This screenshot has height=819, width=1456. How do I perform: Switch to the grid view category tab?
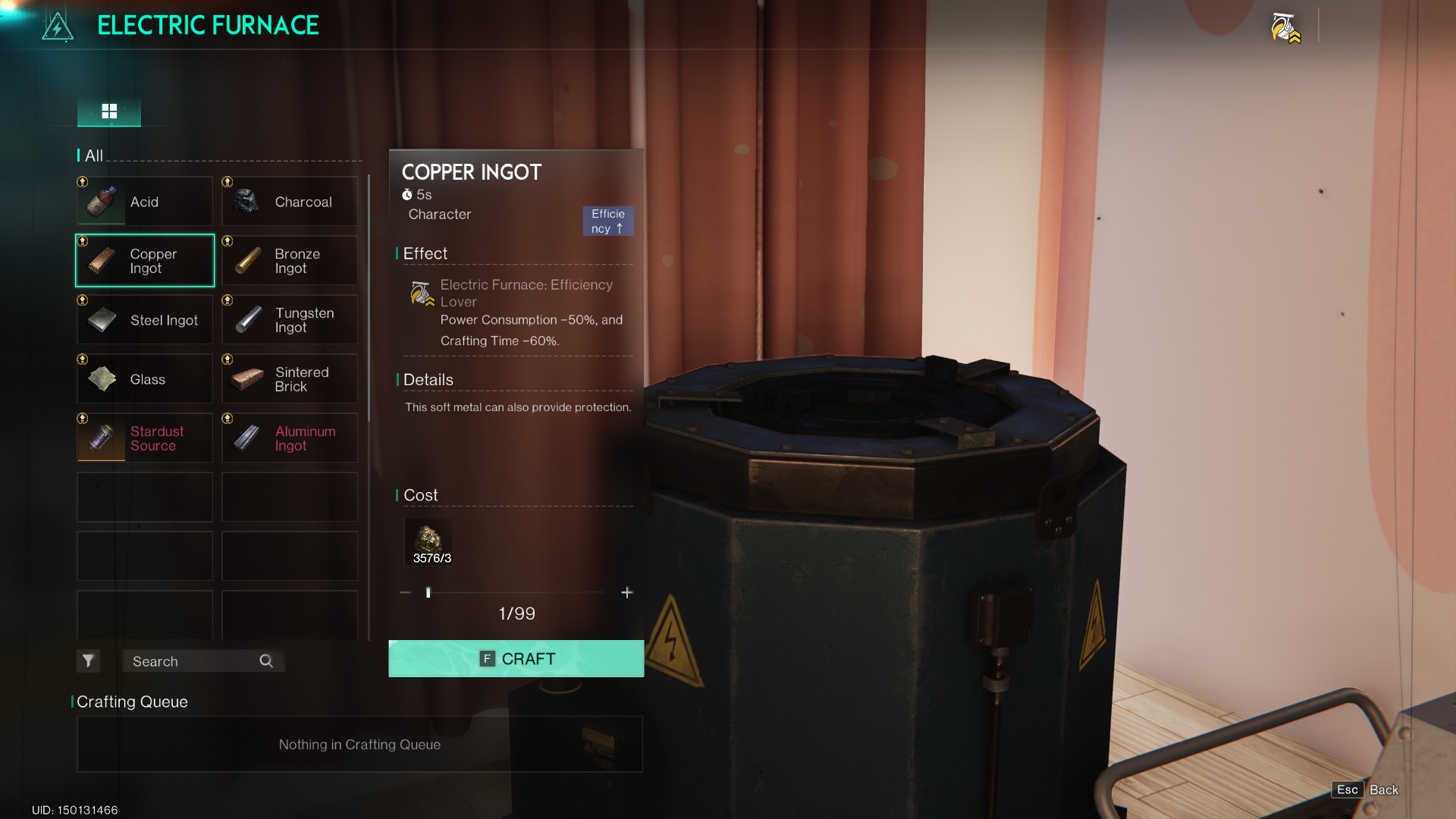point(109,111)
